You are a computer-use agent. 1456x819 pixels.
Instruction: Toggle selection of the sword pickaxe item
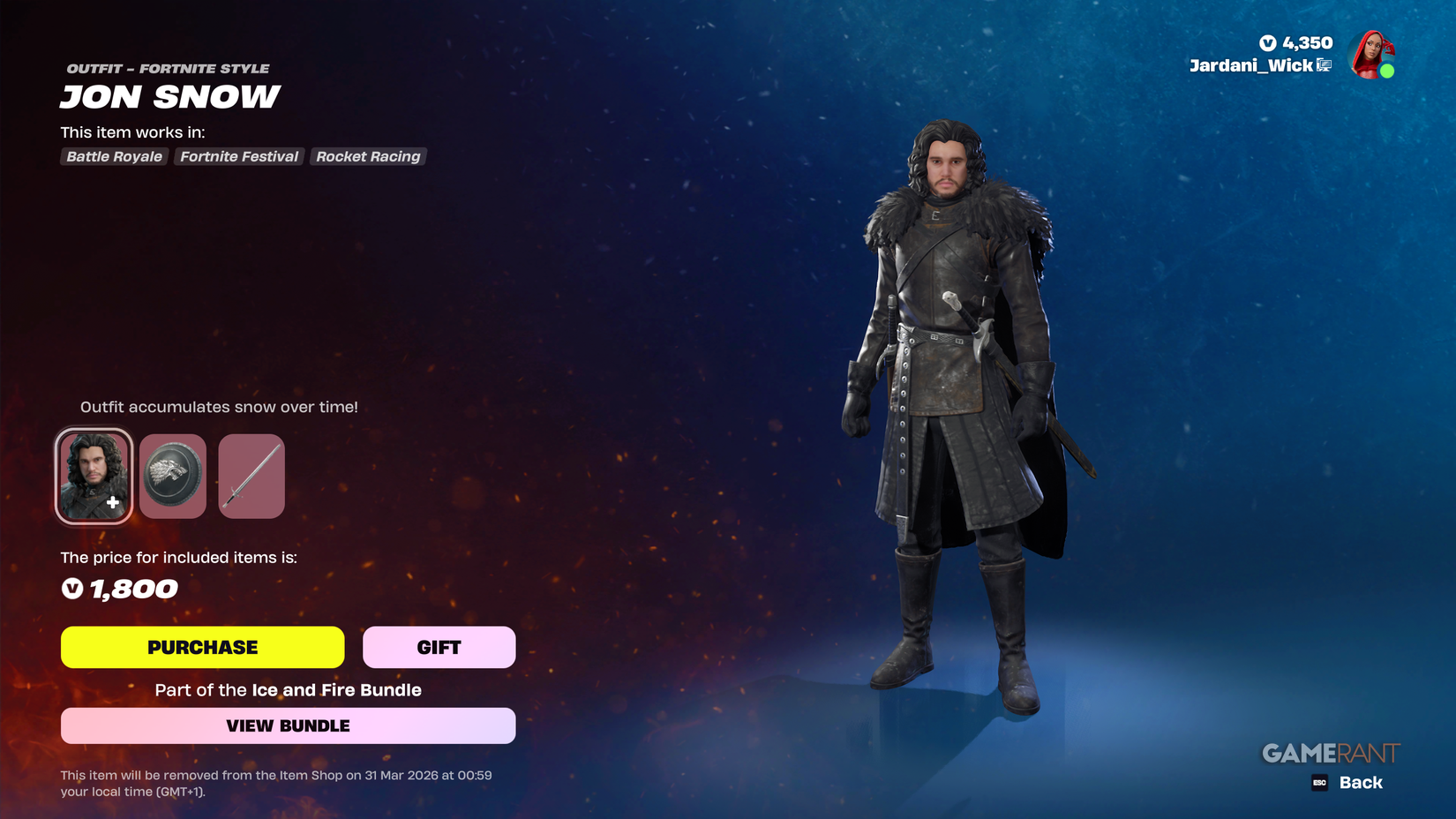(251, 476)
